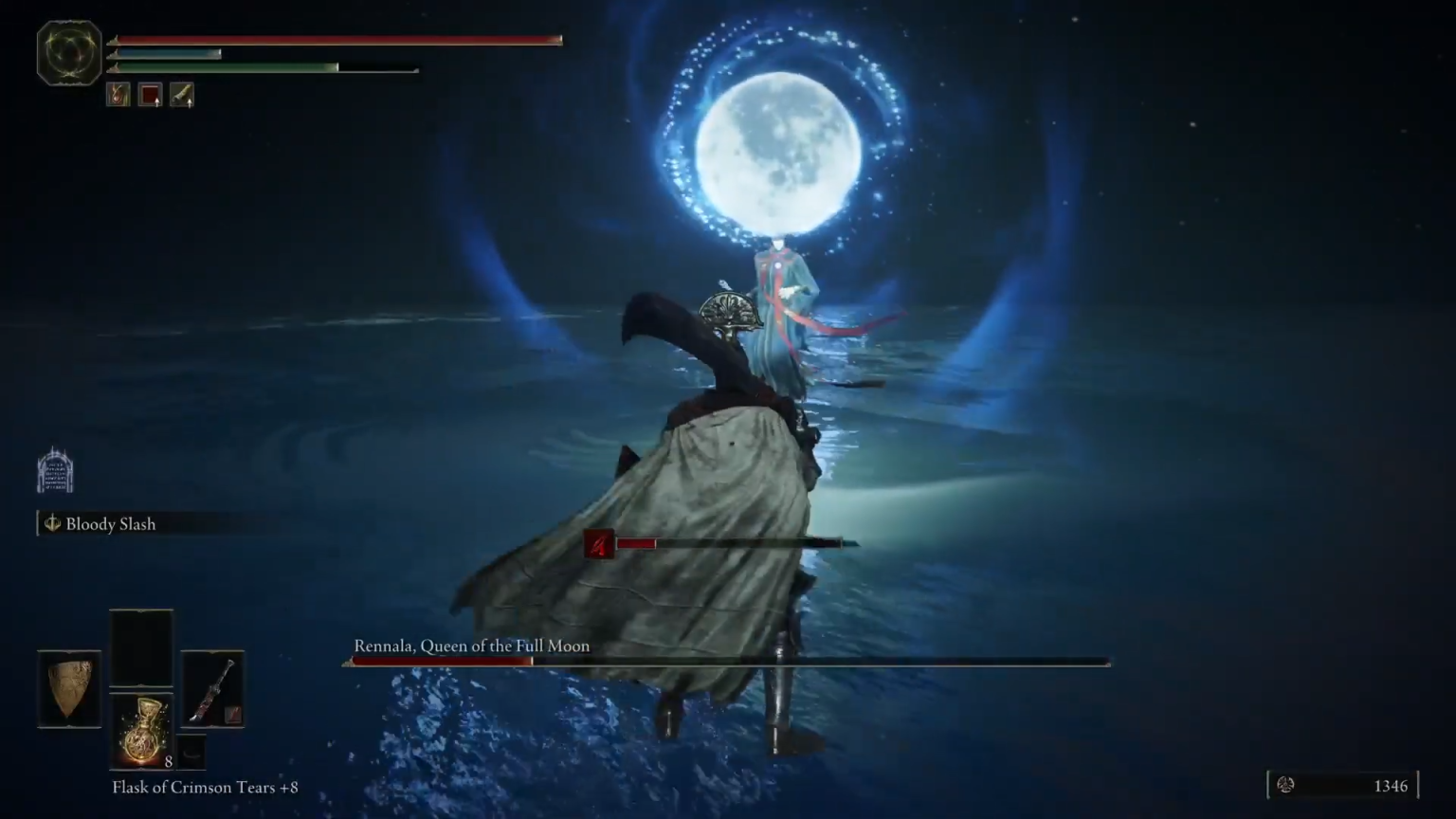This screenshot has width=1456, height=819.
Task: Click the flask count number 8
Action: click(x=169, y=763)
